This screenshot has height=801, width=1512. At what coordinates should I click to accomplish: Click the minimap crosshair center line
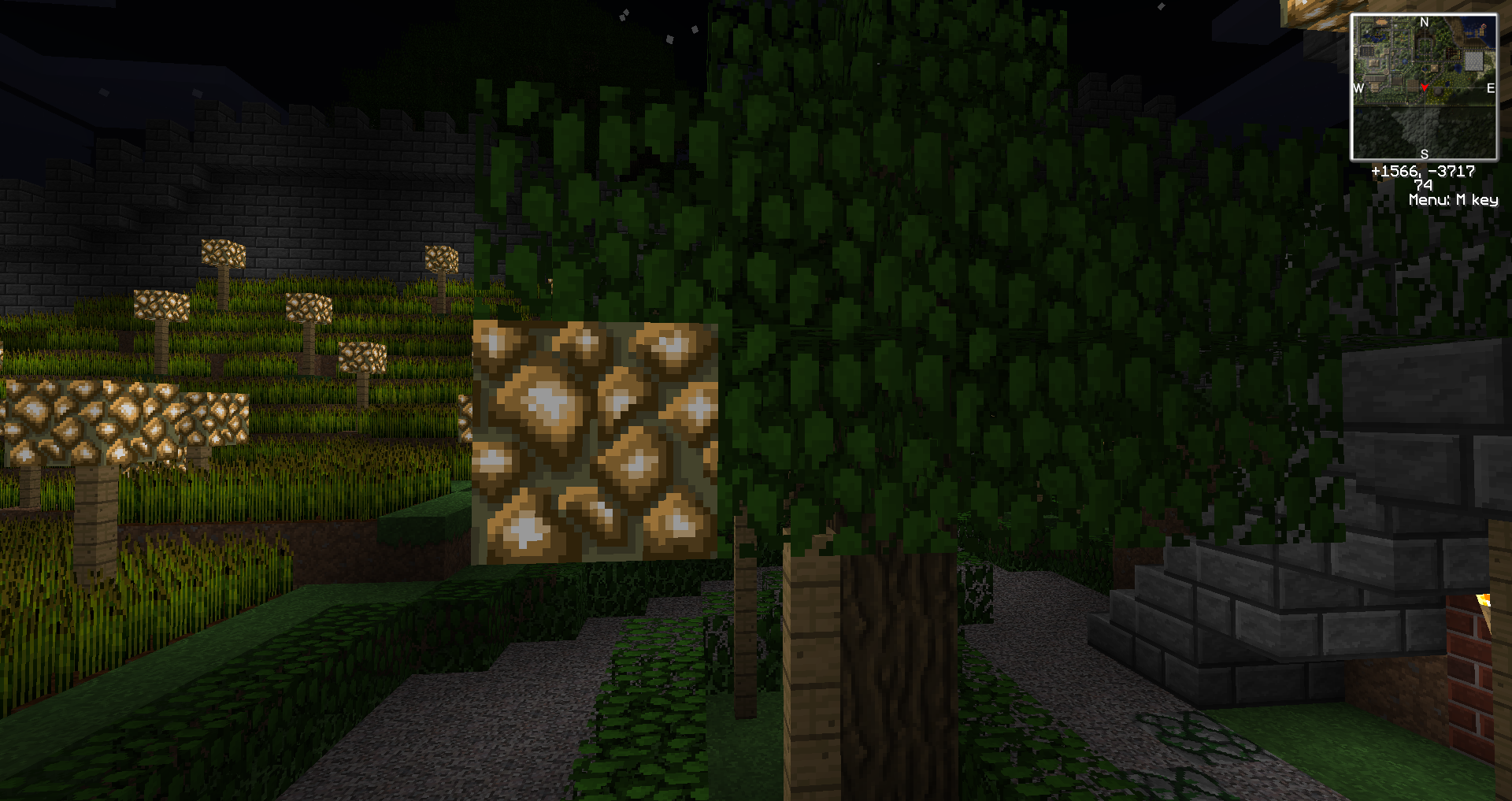point(1425,119)
